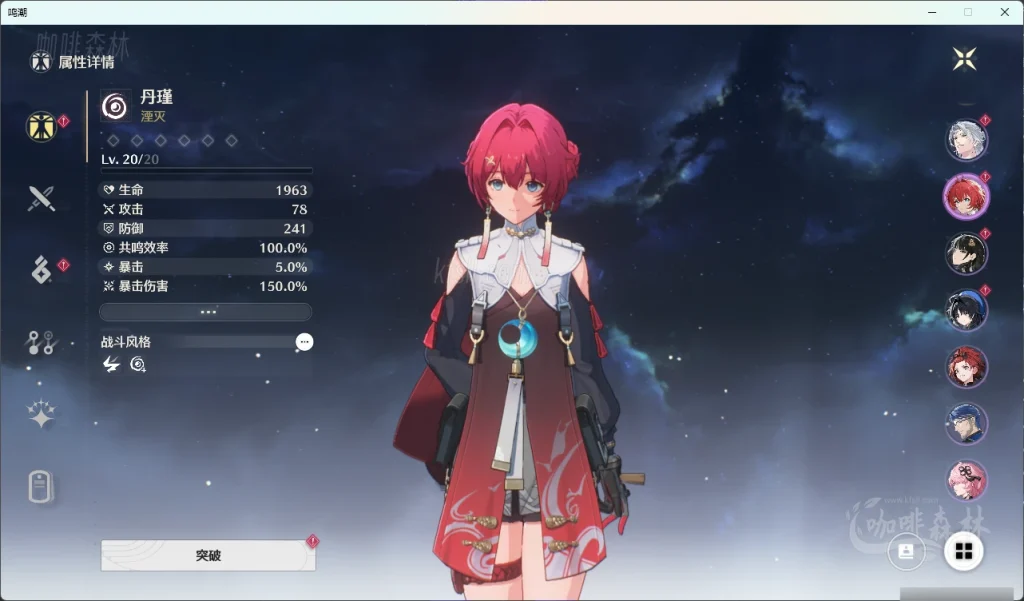
Task: Click the small portrait card button beside the grid
Action: (x=906, y=551)
